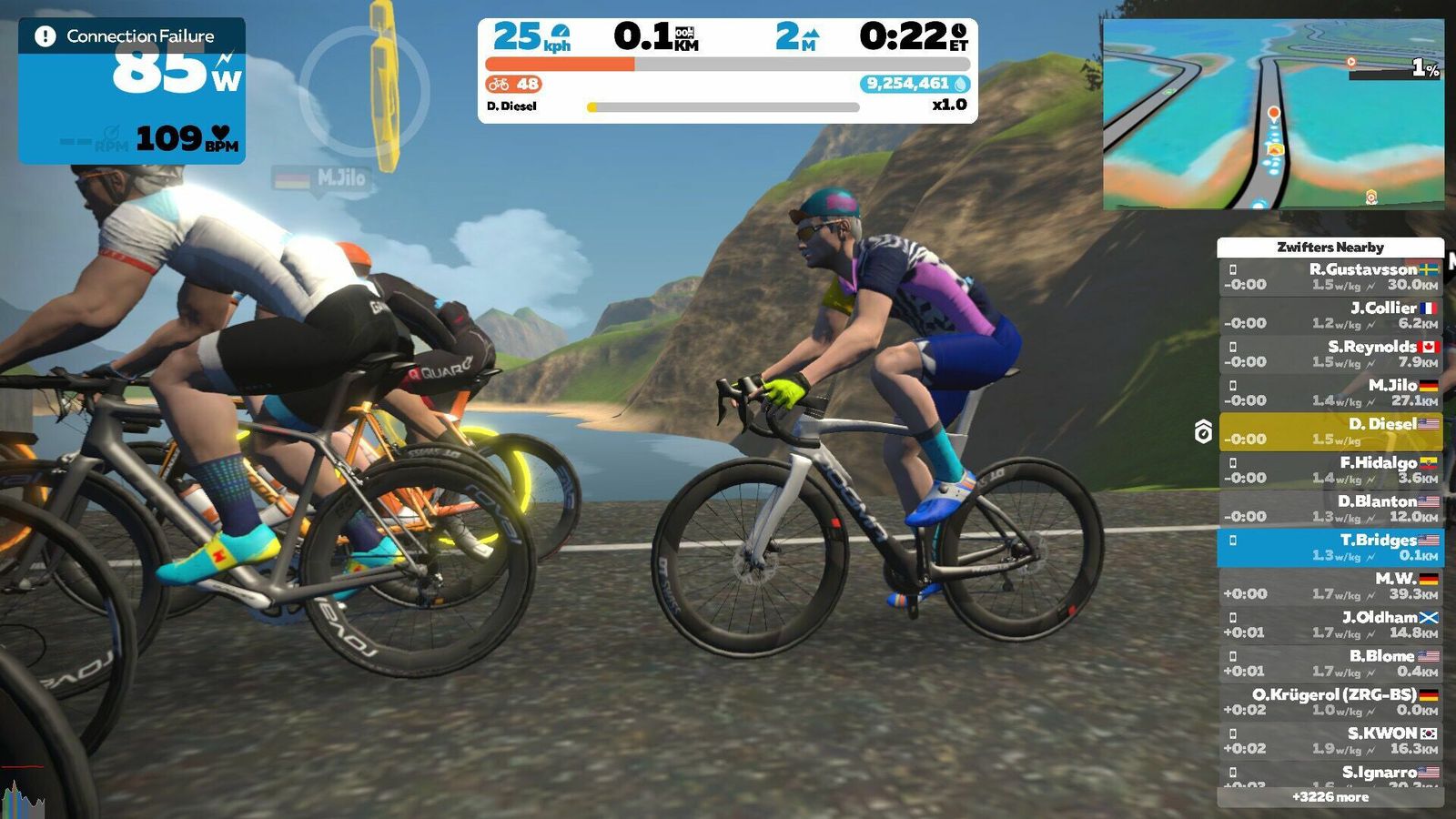This screenshot has width=1456, height=819.
Task: Show the +3226 more riders
Action: (x=1330, y=797)
